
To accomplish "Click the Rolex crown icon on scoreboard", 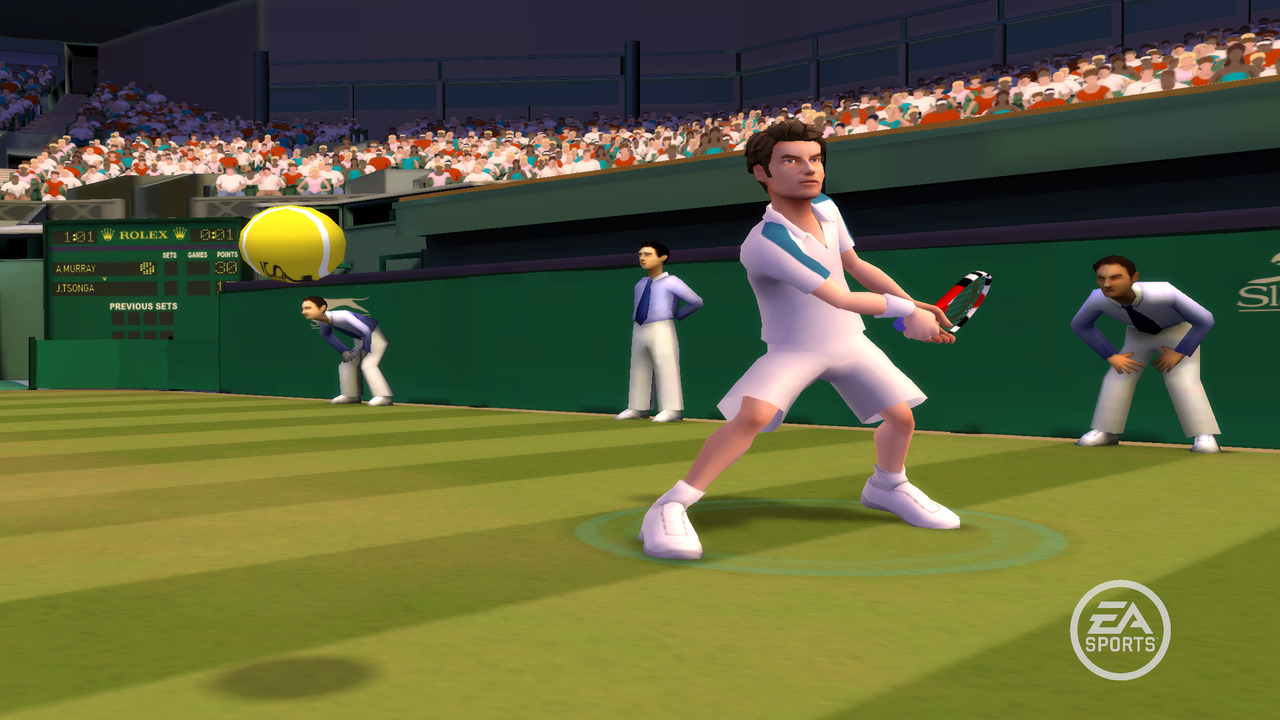I will [x=107, y=235].
